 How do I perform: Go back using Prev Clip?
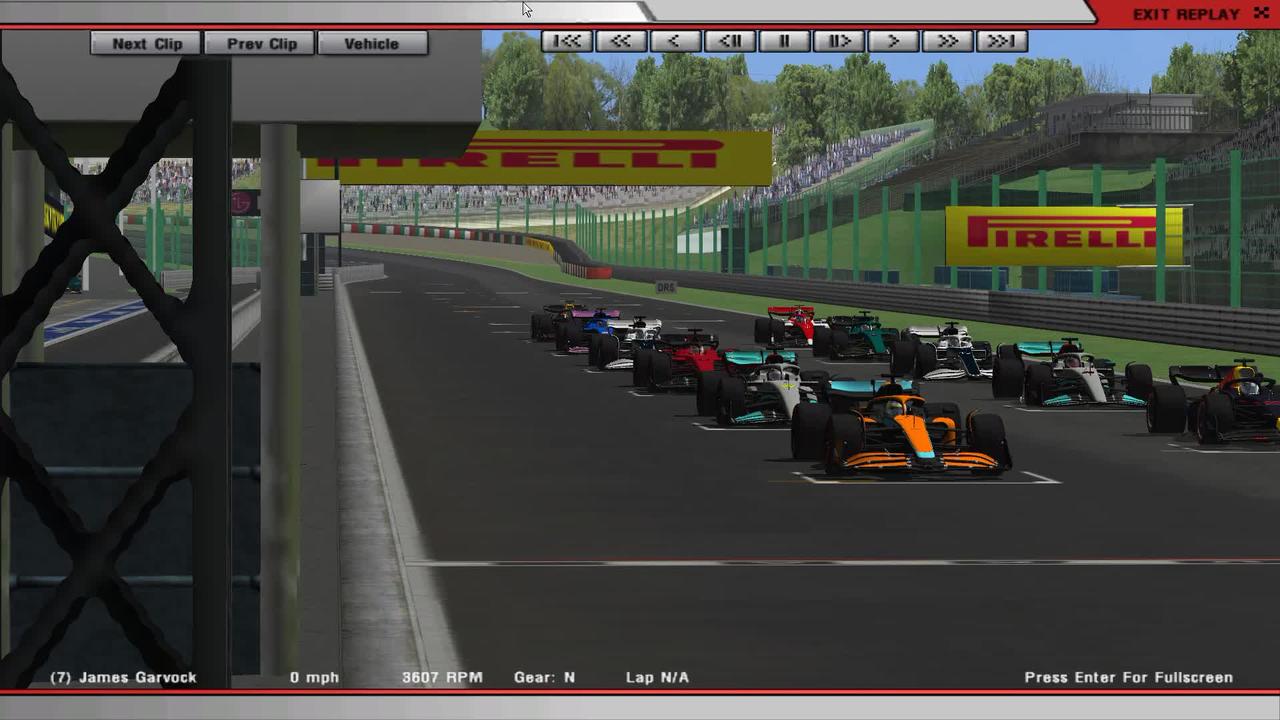[x=259, y=43]
